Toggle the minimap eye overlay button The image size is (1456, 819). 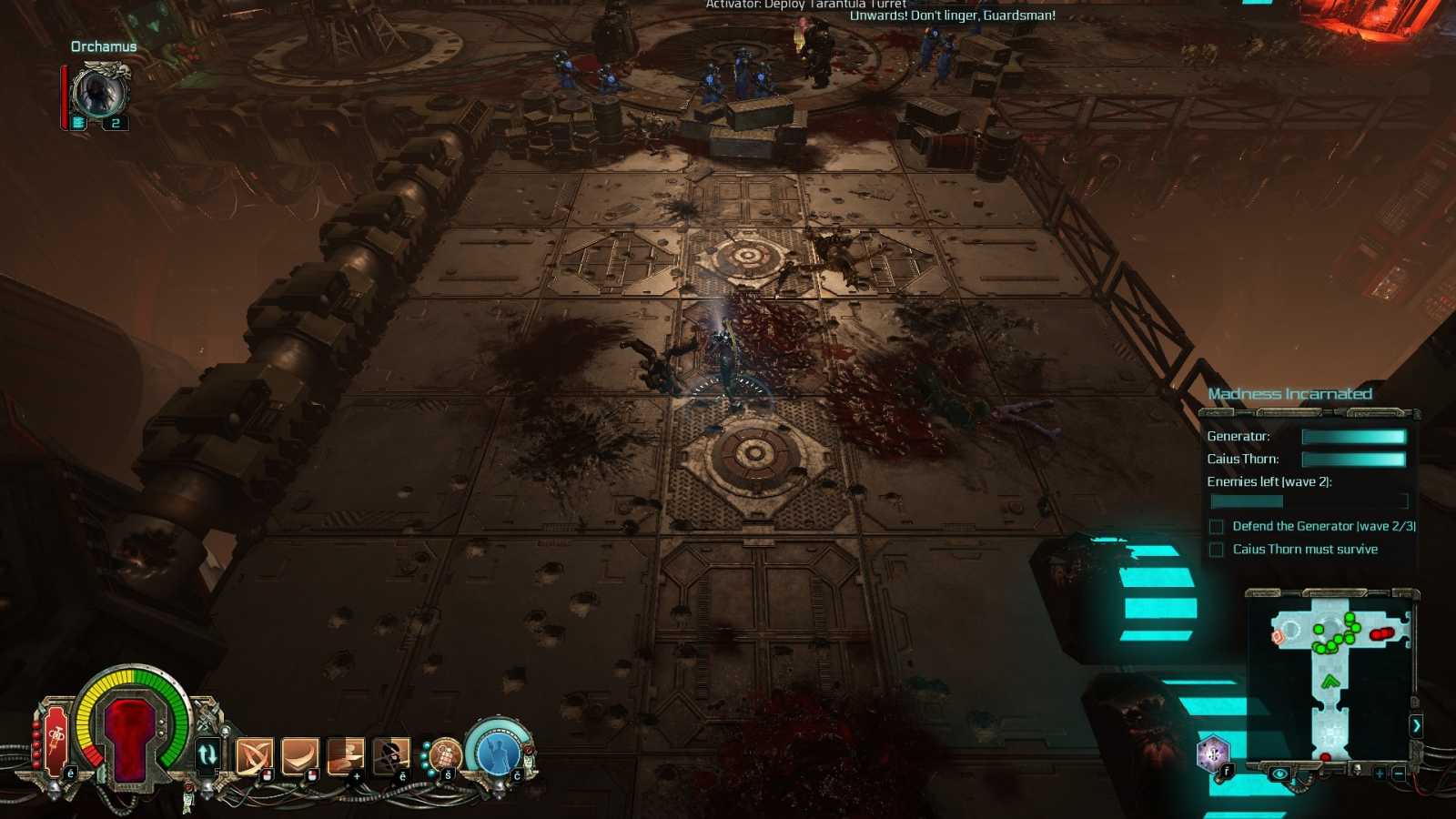(x=1280, y=773)
